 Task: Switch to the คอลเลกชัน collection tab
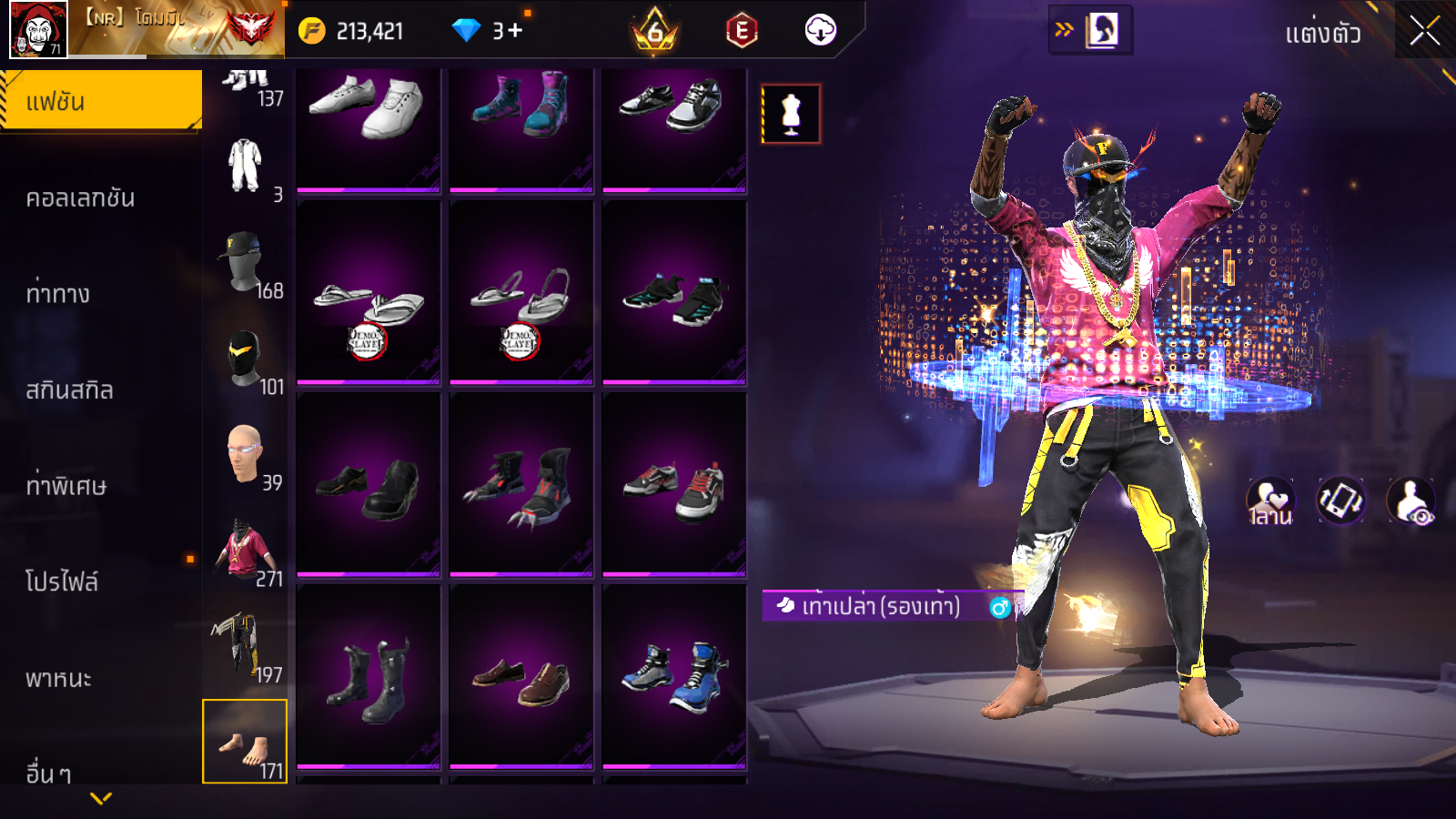pyautogui.click(x=80, y=197)
